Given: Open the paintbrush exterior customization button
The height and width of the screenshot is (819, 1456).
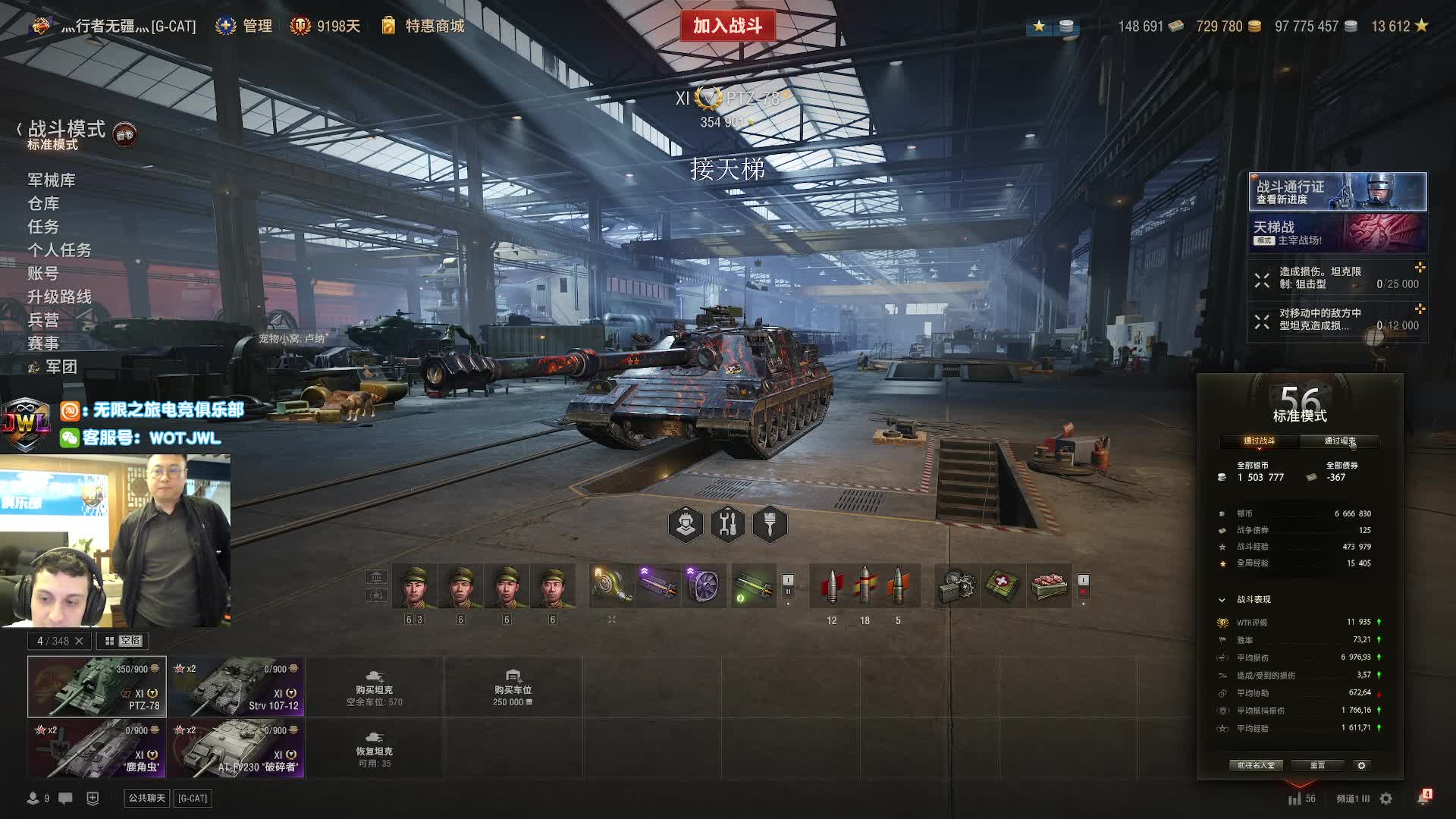Looking at the screenshot, I should tap(770, 524).
